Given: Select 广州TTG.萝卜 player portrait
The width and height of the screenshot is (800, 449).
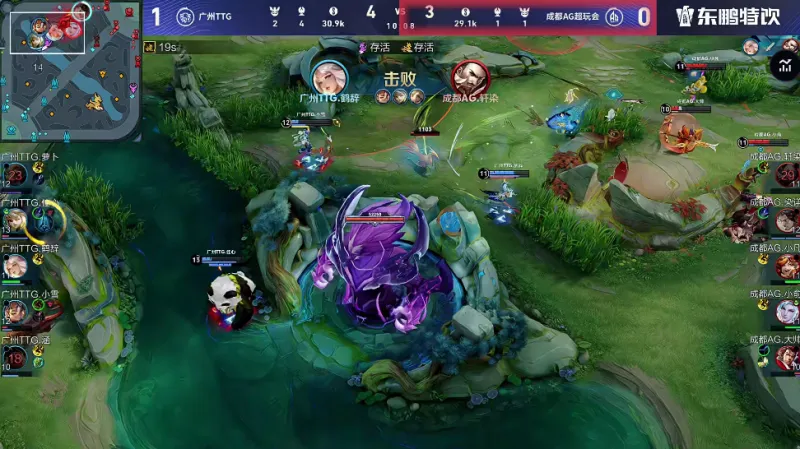Looking at the screenshot, I should pos(16,176).
